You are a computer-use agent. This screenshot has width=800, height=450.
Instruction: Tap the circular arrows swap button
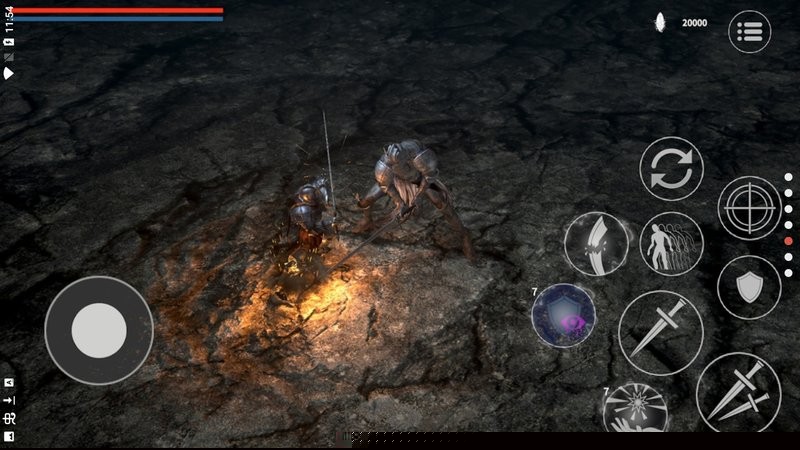671,168
